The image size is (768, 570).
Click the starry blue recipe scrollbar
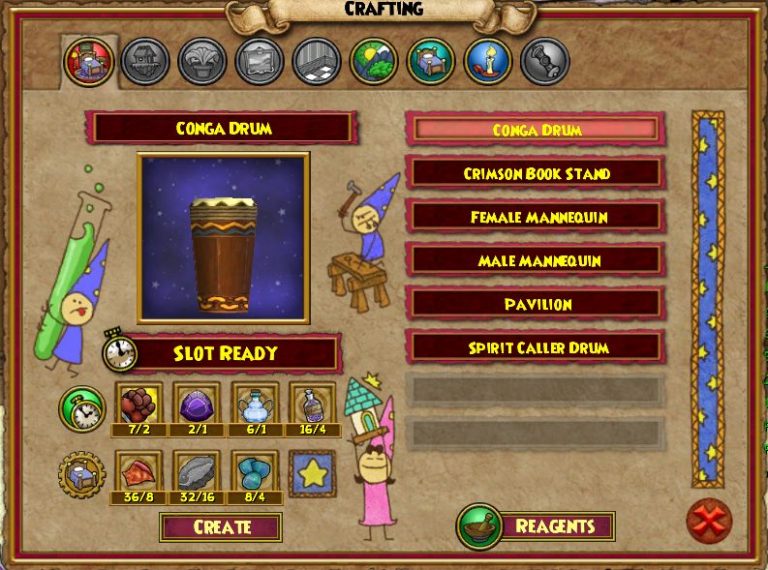coord(708,299)
